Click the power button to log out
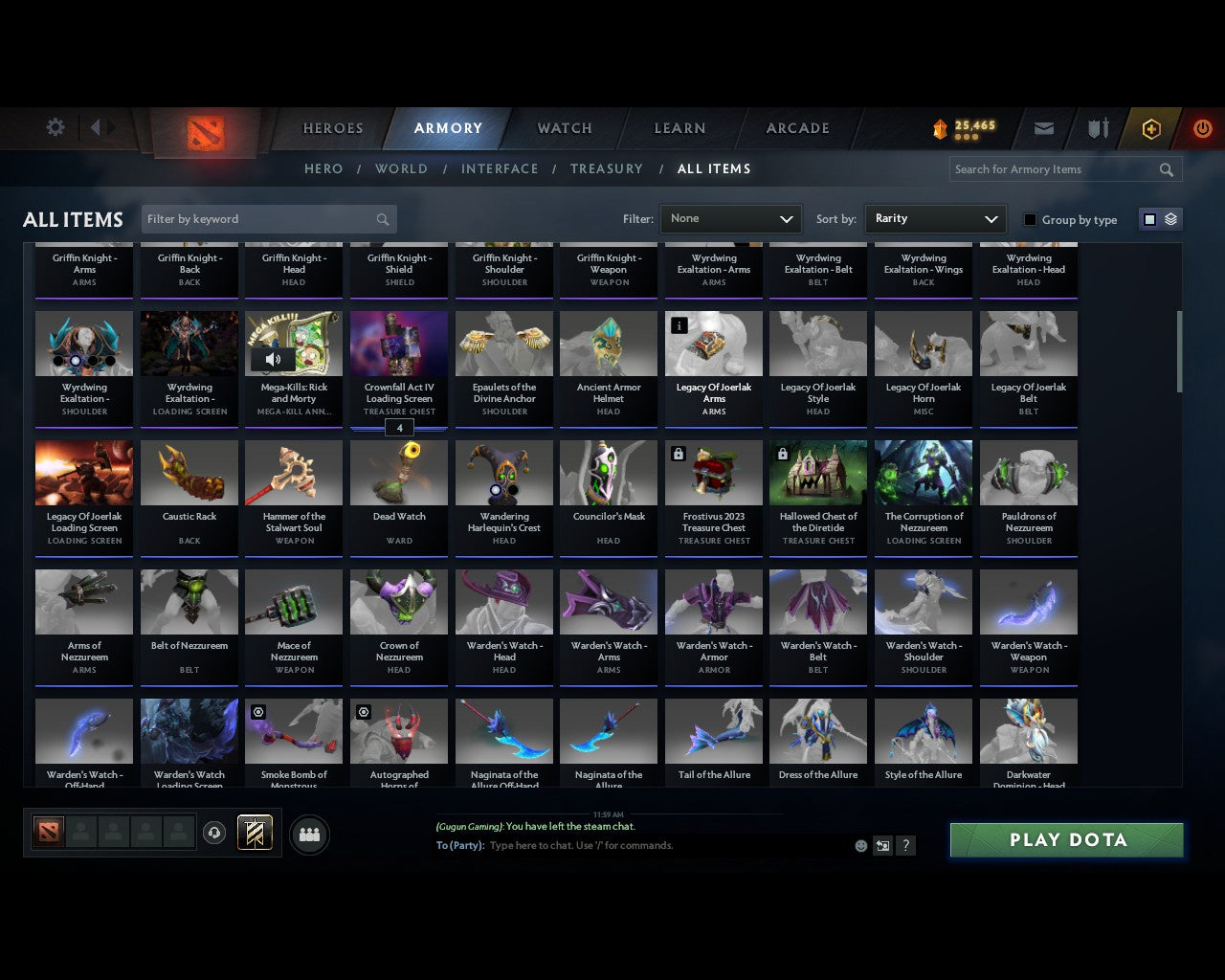1225x980 pixels. point(1202,127)
